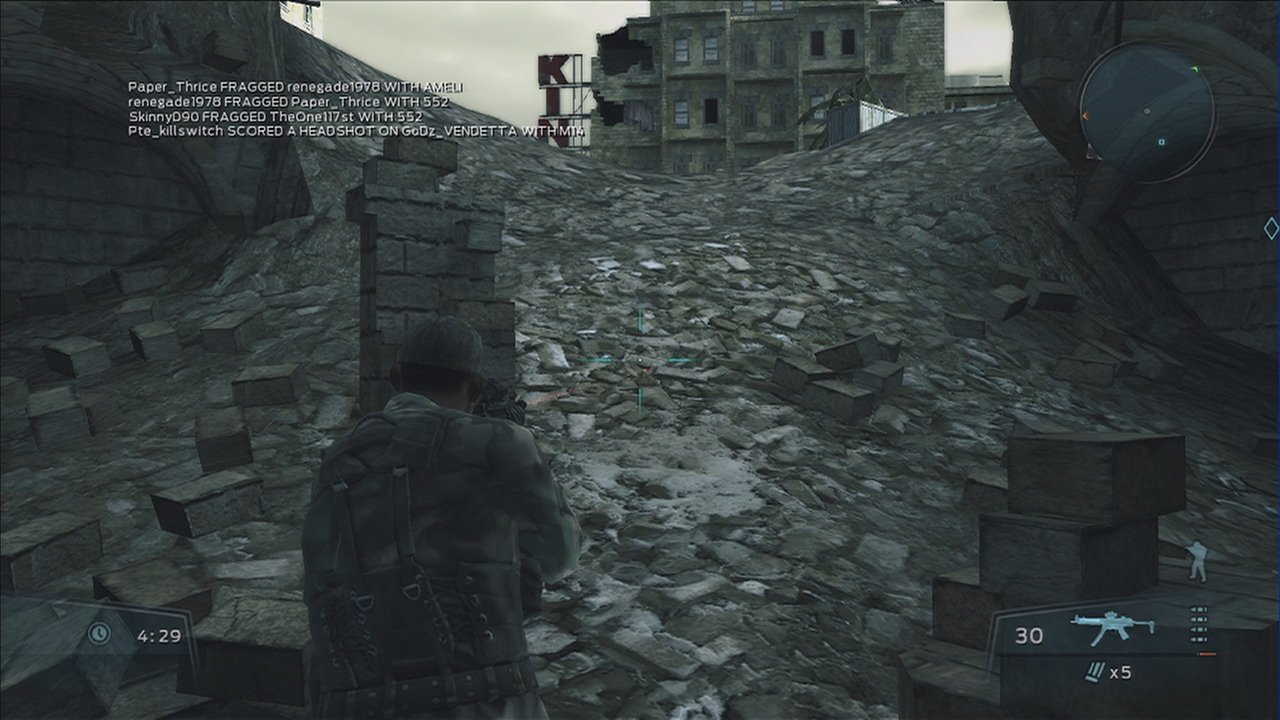Click the green teammate arrow on the radar

[x=1194, y=69]
